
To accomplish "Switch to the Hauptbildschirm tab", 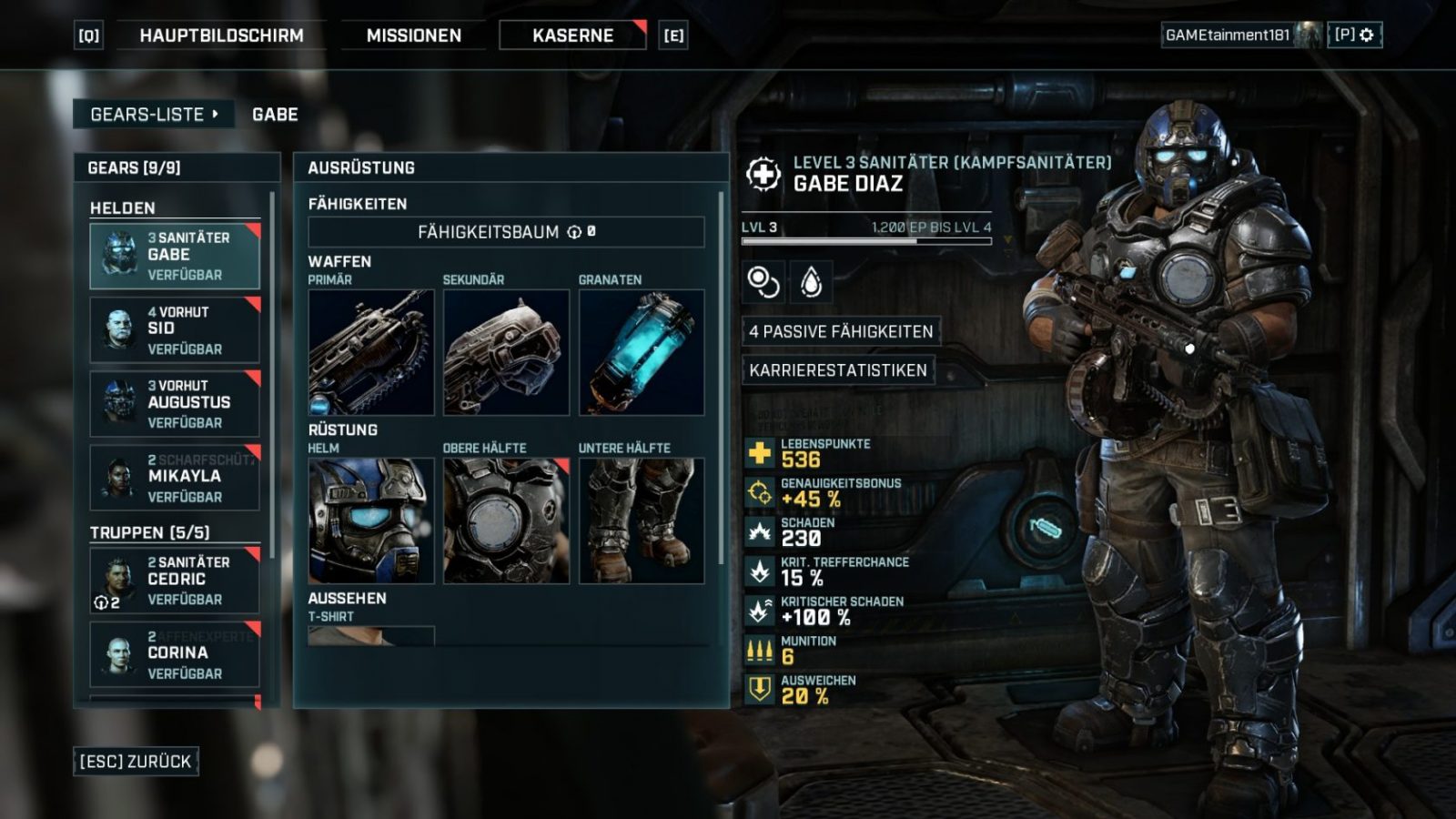I will [221, 35].
